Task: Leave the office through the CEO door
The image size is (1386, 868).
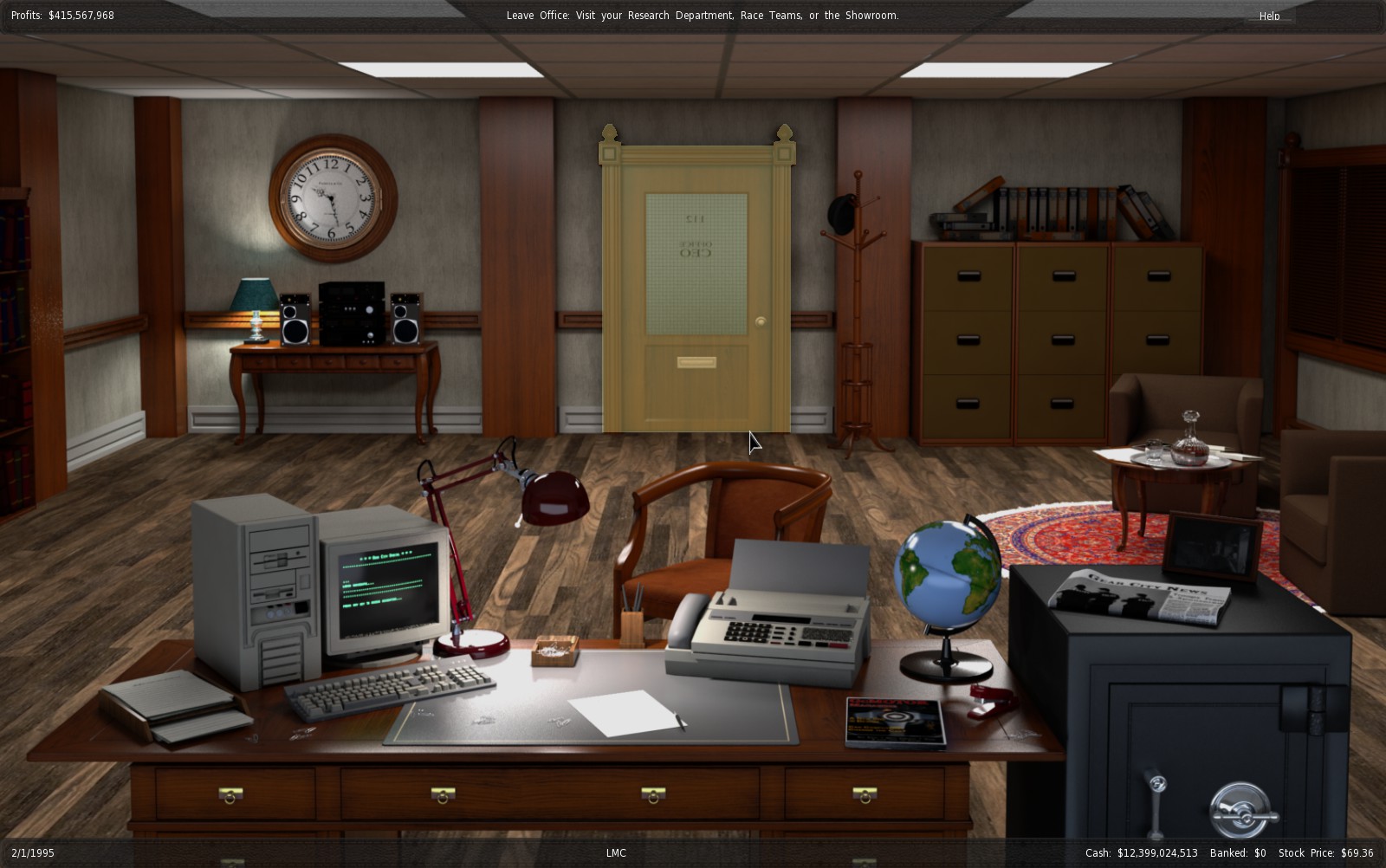Action: tap(696, 286)
